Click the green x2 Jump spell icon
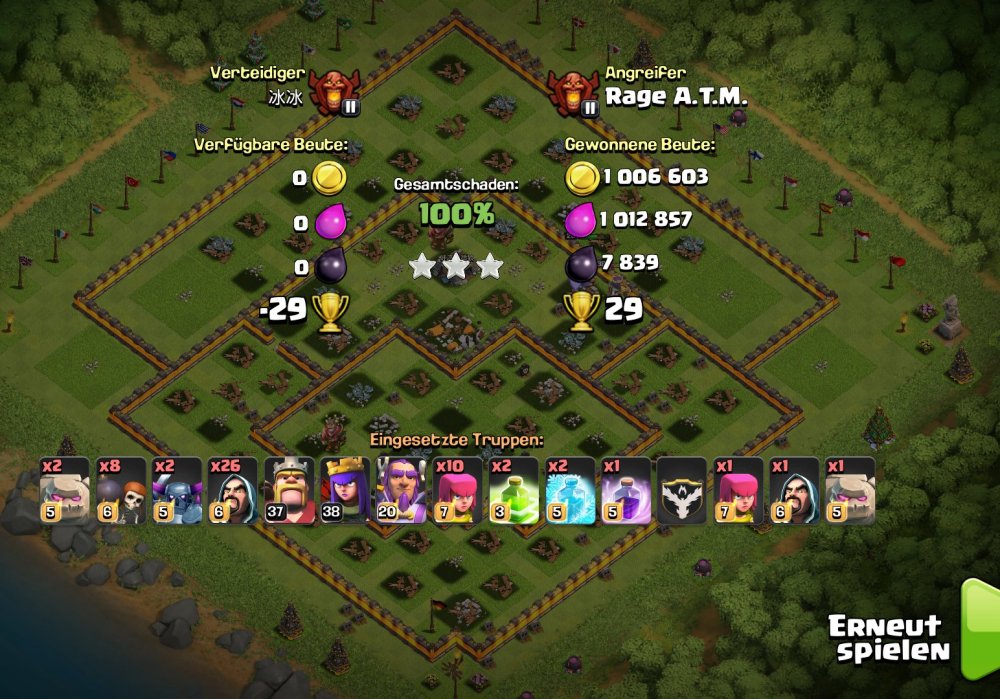Image resolution: width=1000 pixels, height=699 pixels. pyautogui.click(x=513, y=491)
